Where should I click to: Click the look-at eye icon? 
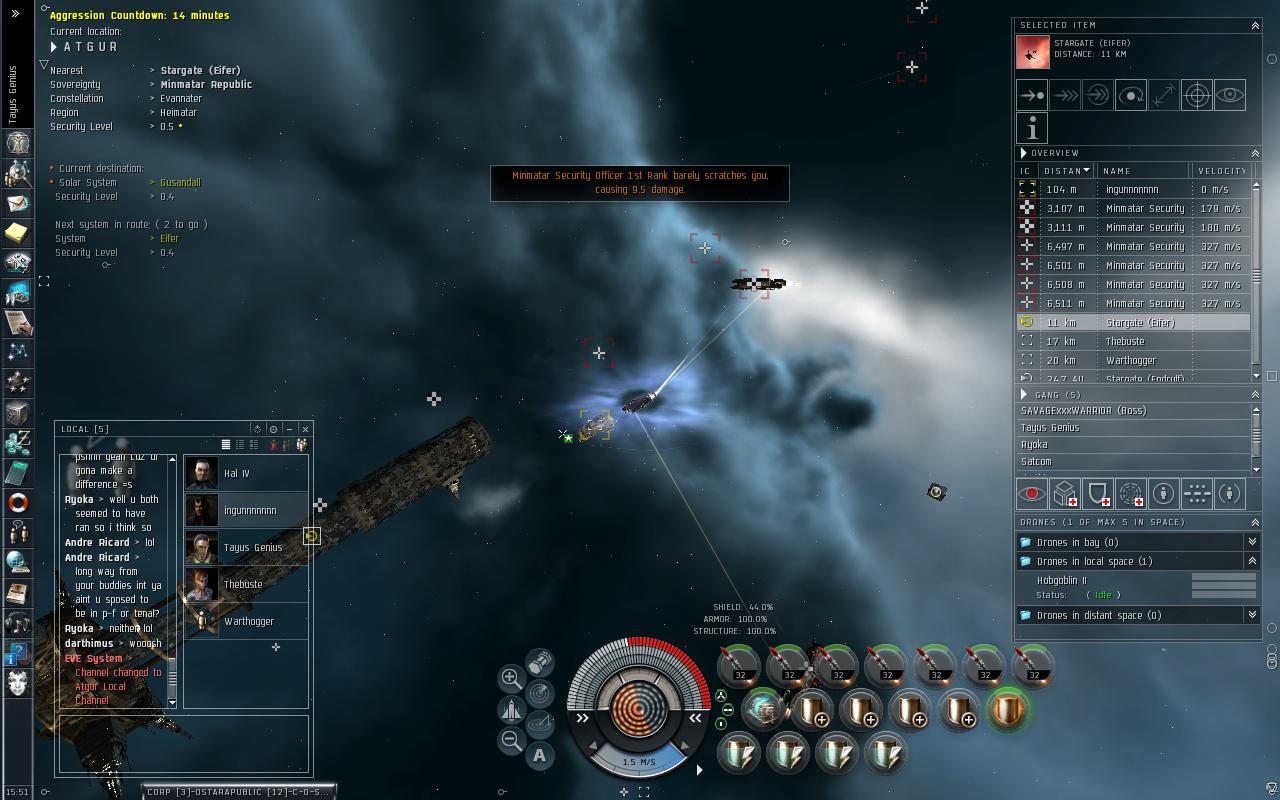[1229, 95]
